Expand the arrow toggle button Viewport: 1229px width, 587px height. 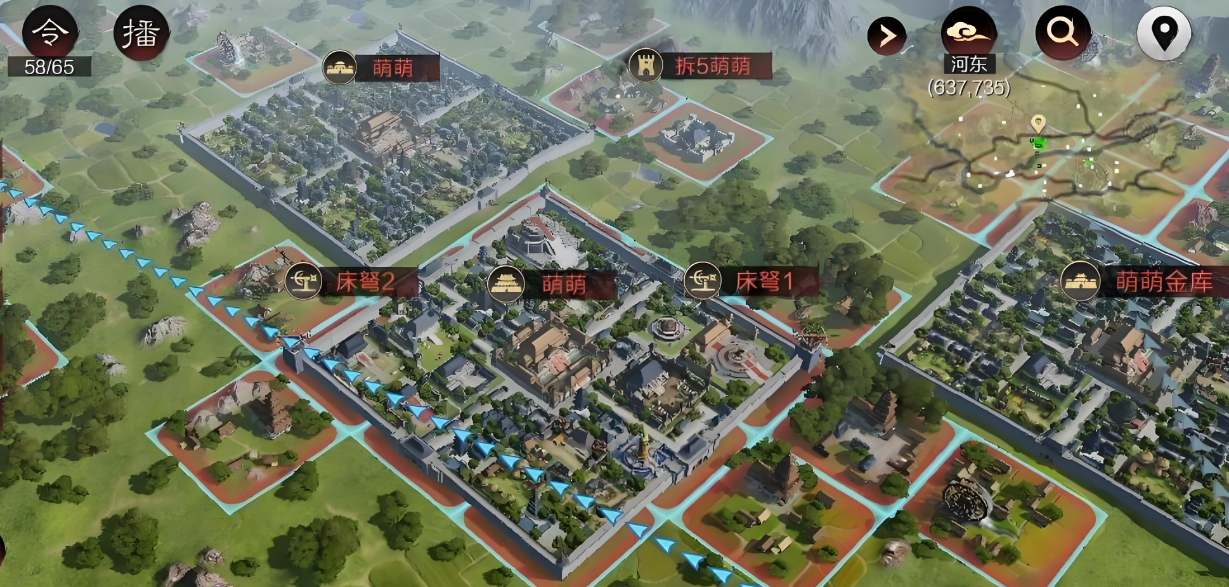(886, 37)
